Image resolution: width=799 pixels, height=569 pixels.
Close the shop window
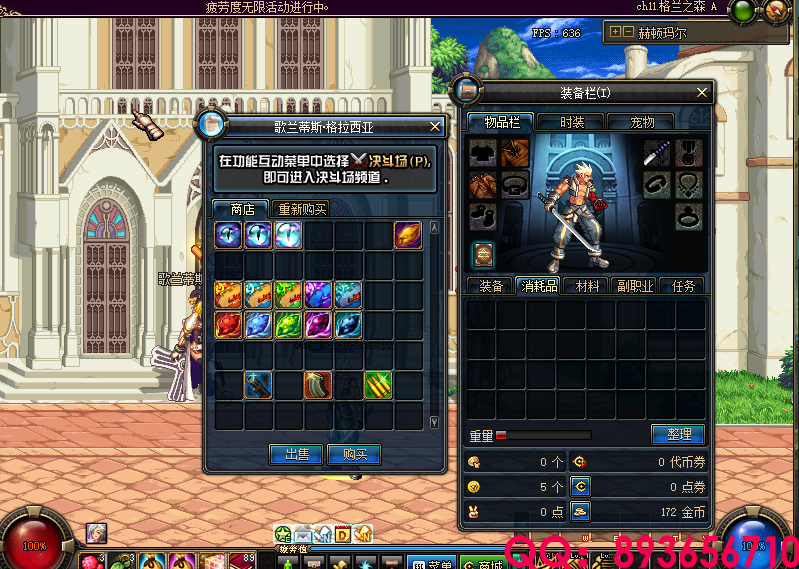point(435,127)
